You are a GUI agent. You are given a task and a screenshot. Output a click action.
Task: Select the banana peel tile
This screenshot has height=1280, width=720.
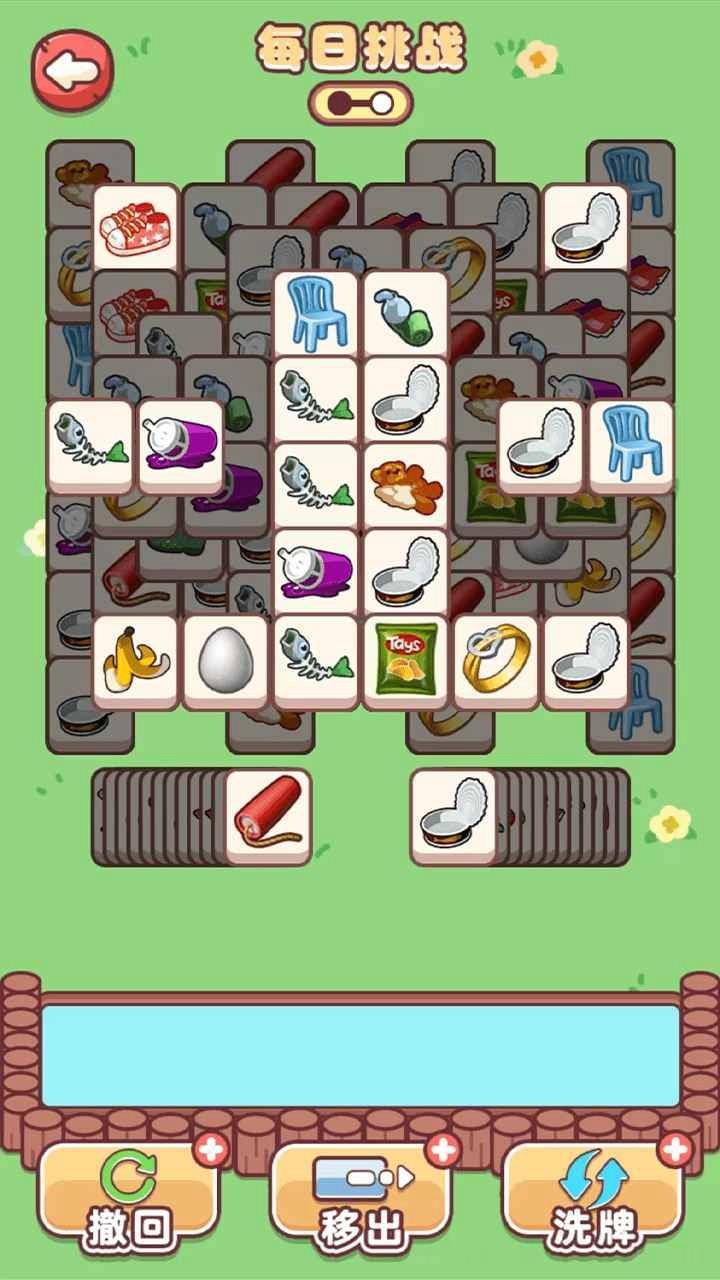click(136, 658)
